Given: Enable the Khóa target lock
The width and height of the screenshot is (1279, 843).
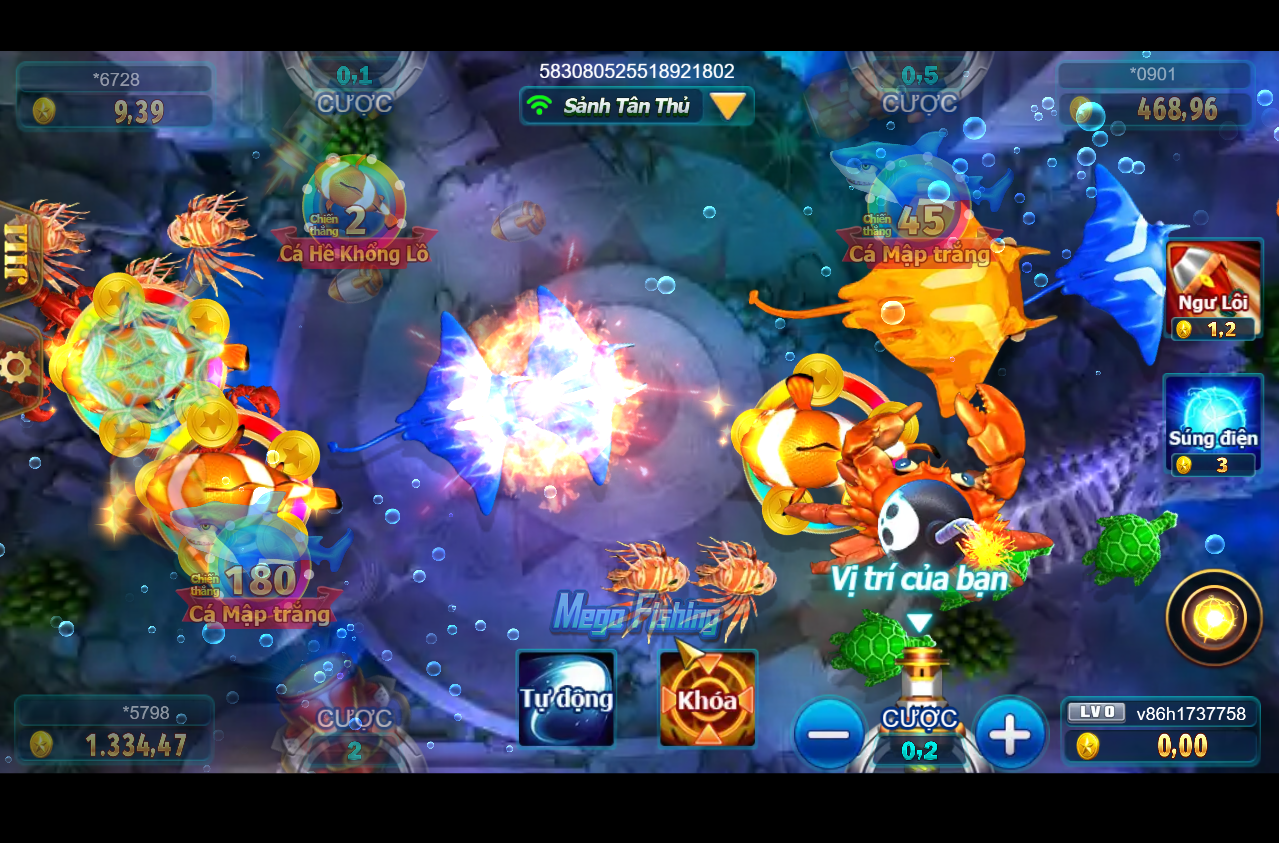Looking at the screenshot, I should pyautogui.click(x=708, y=698).
